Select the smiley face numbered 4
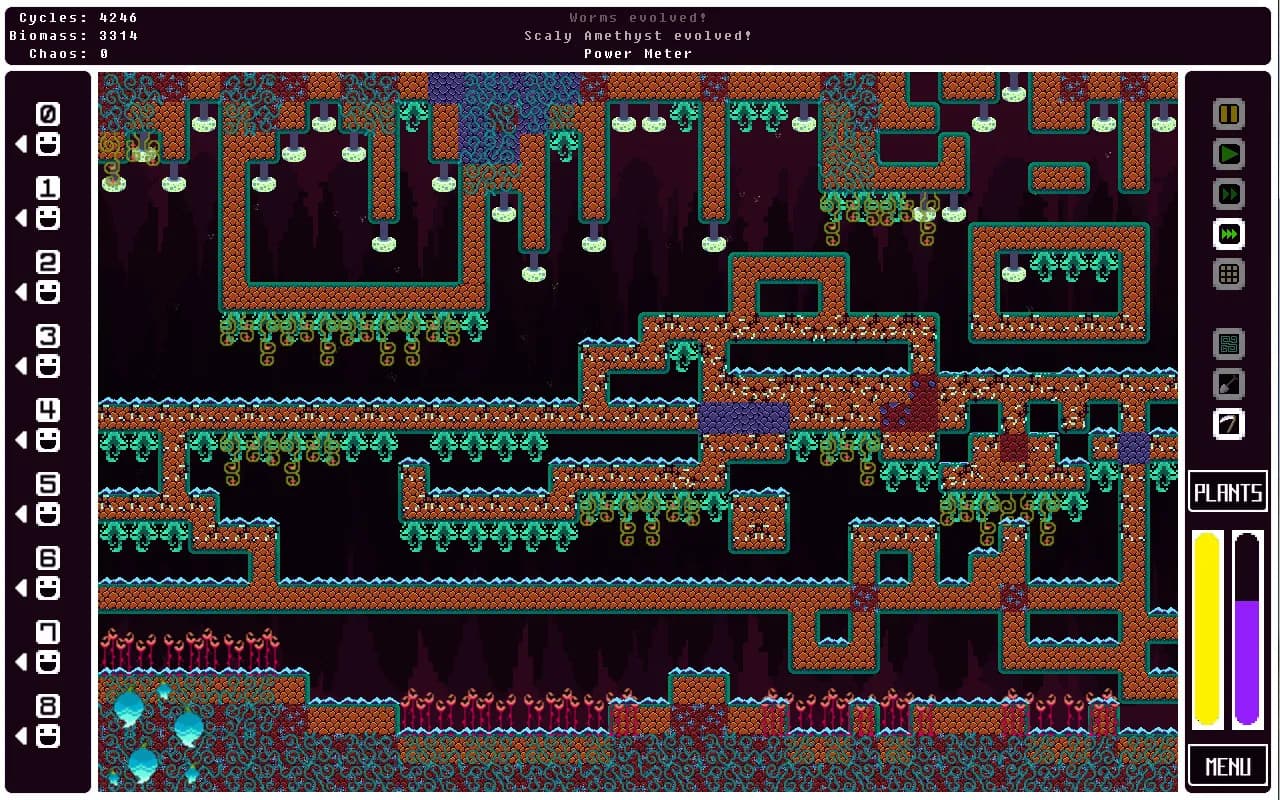 point(47,441)
